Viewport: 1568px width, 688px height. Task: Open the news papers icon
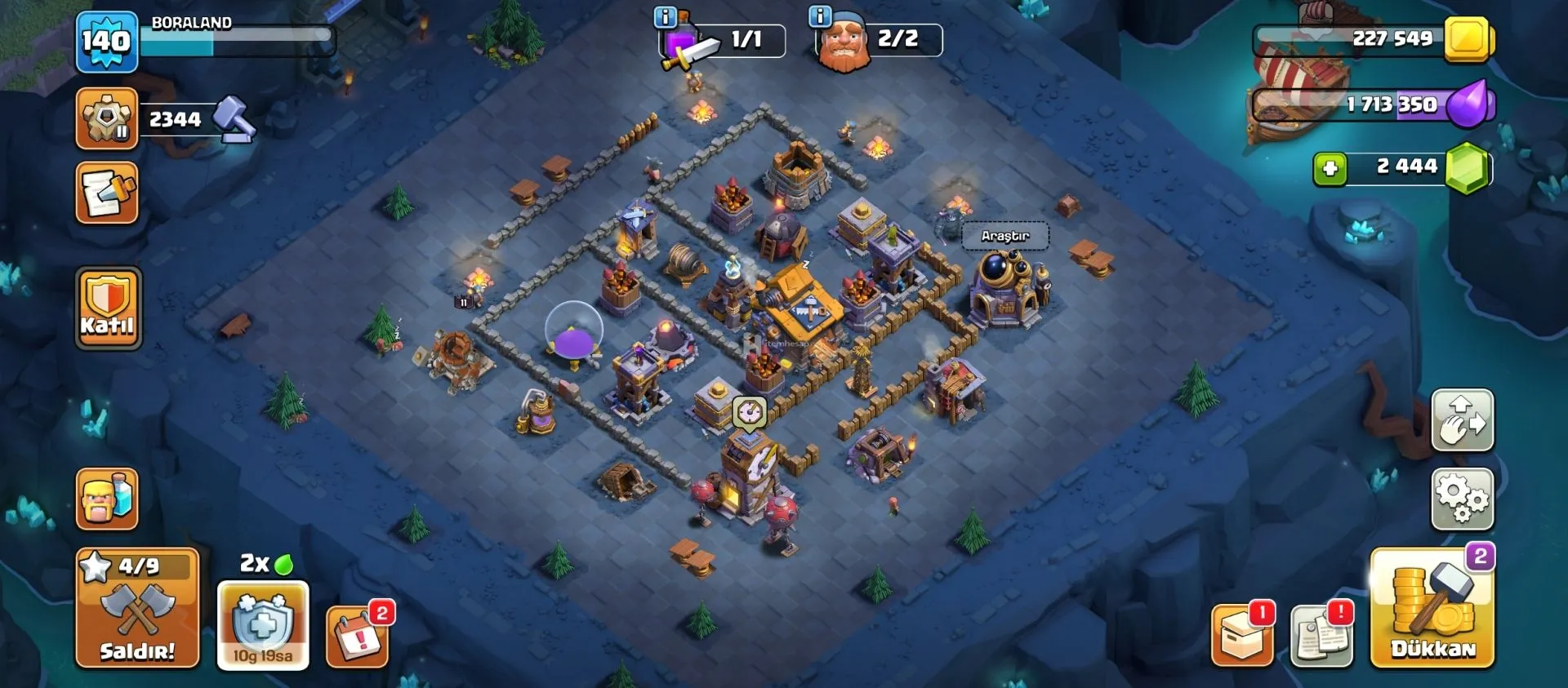click(x=1321, y=637)
